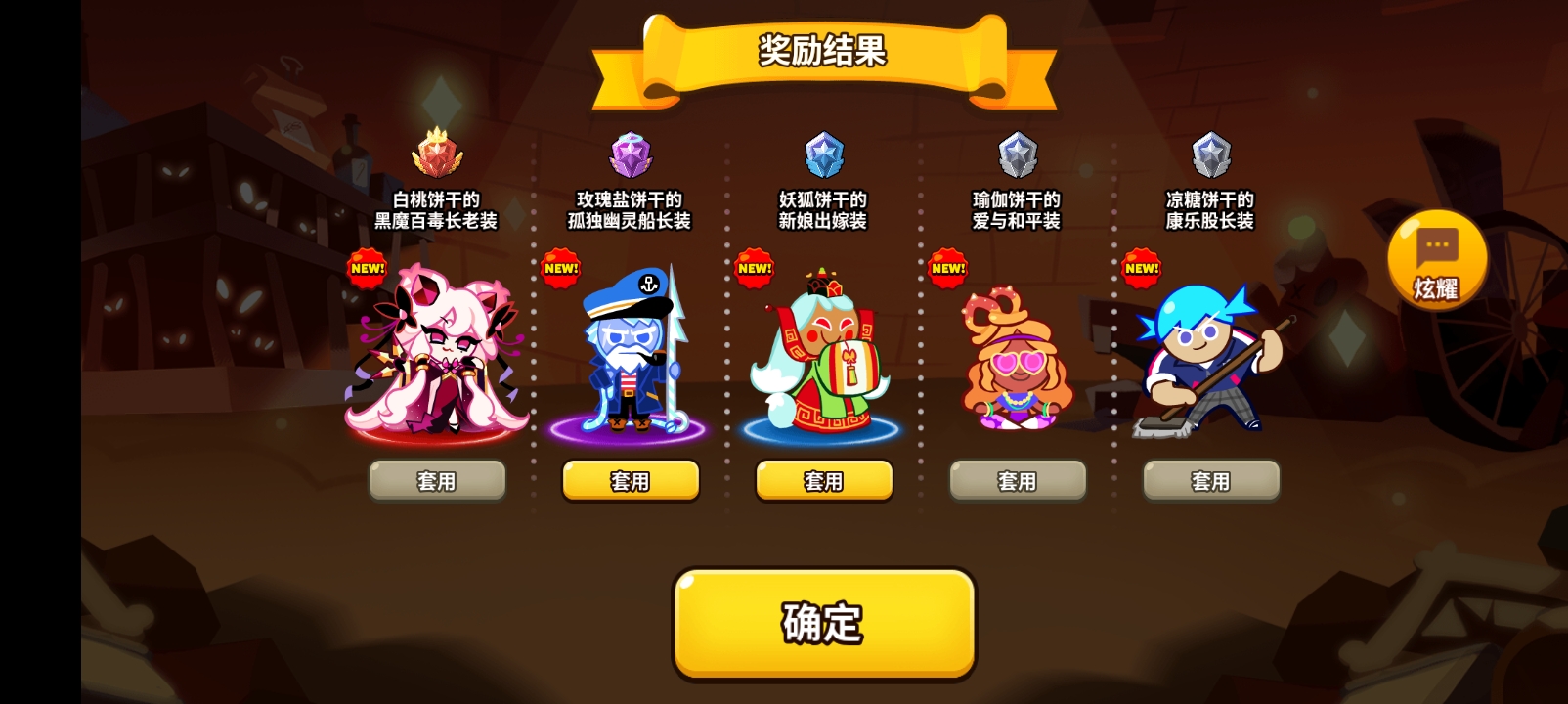Click the blue rank medal above 妖狐饼干
The image size is (1568, 704).
point(823,154)
